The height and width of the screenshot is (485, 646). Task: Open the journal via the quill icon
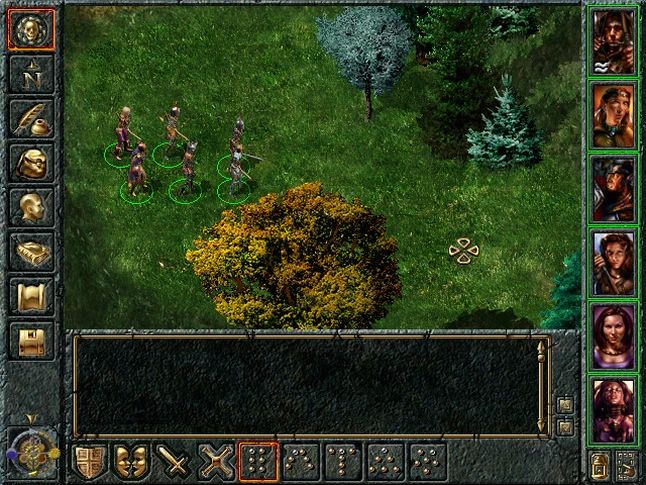(x=30, y=118)
